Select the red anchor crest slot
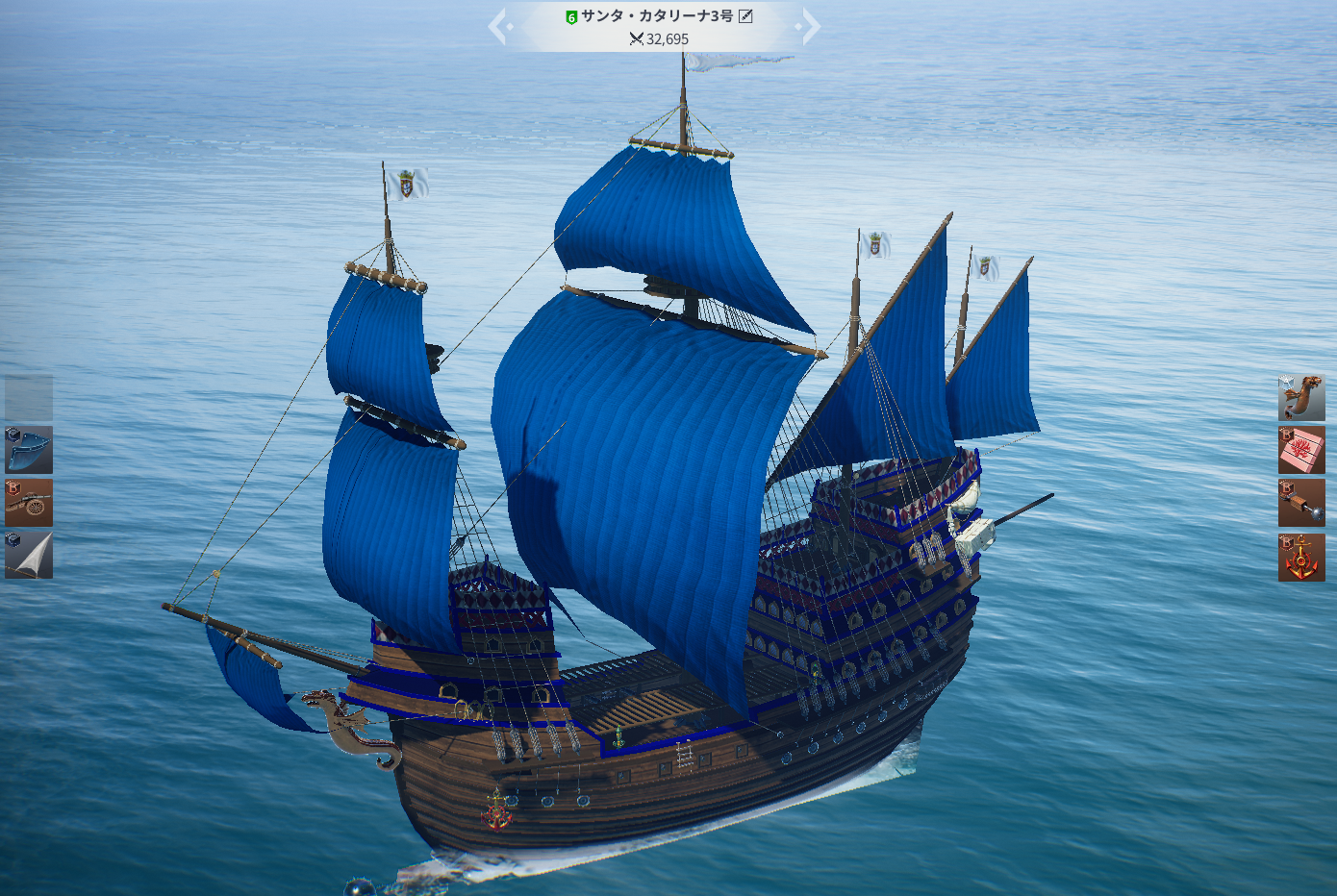The height and width of the screenshot is (896, 1337). [1301, 558]
